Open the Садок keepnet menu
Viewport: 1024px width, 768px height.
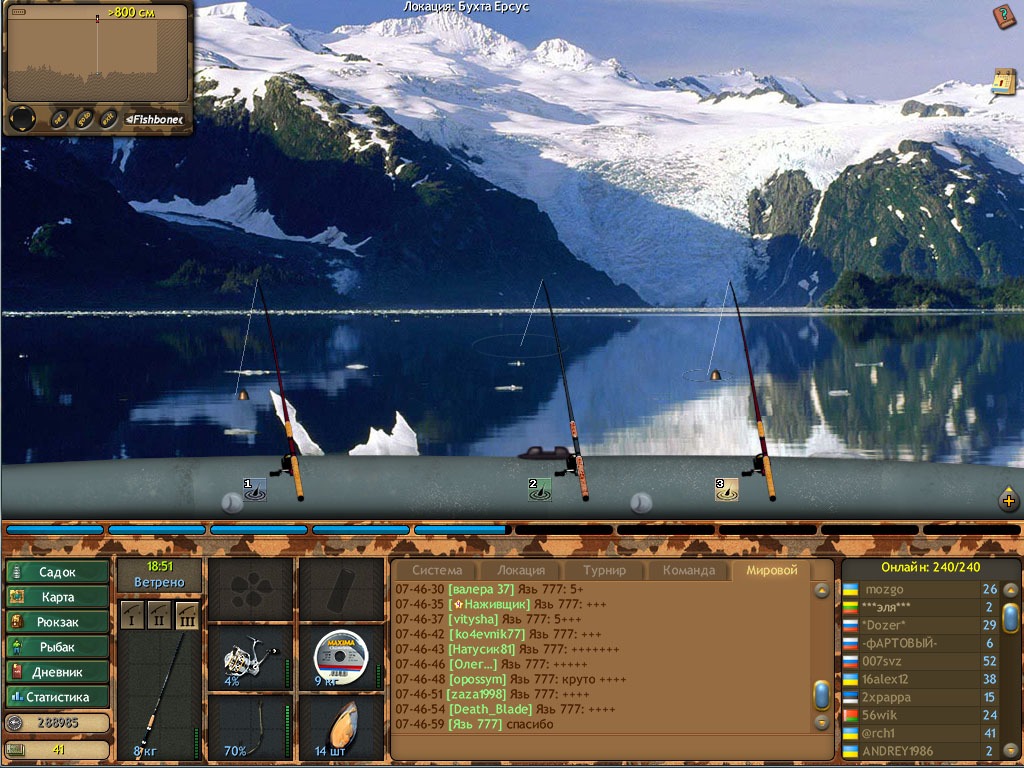coord(57,572)
